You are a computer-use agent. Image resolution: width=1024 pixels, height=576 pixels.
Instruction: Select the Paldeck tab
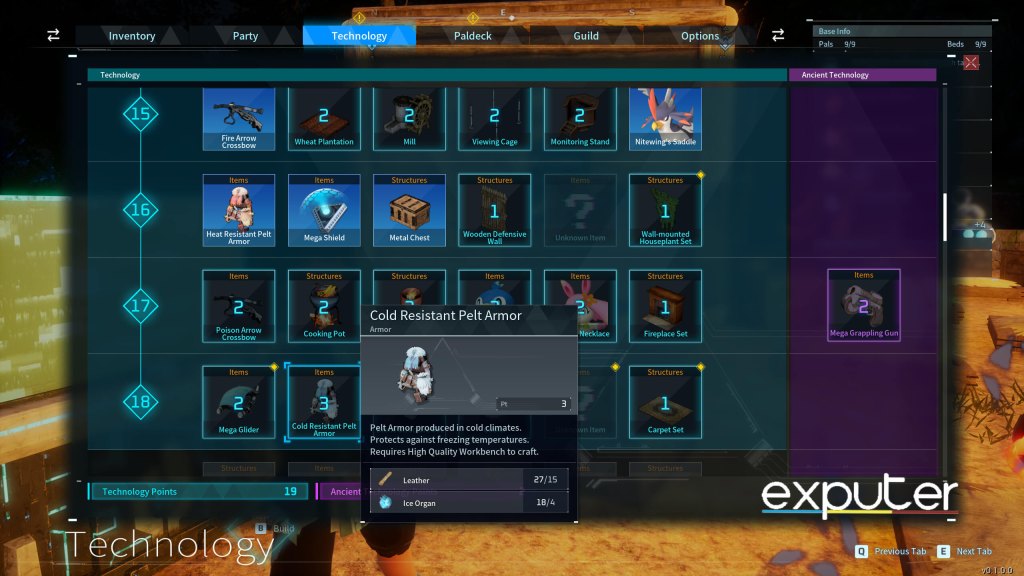(472, 36)
